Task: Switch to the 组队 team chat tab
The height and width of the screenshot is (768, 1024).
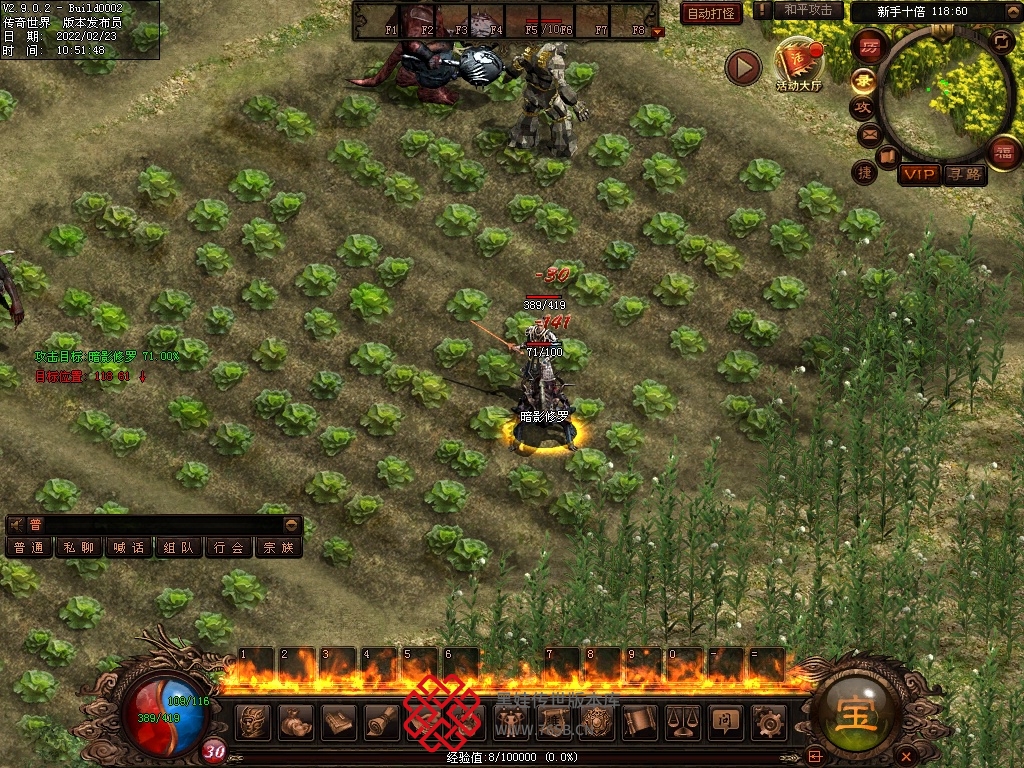Action: point(179,547)
